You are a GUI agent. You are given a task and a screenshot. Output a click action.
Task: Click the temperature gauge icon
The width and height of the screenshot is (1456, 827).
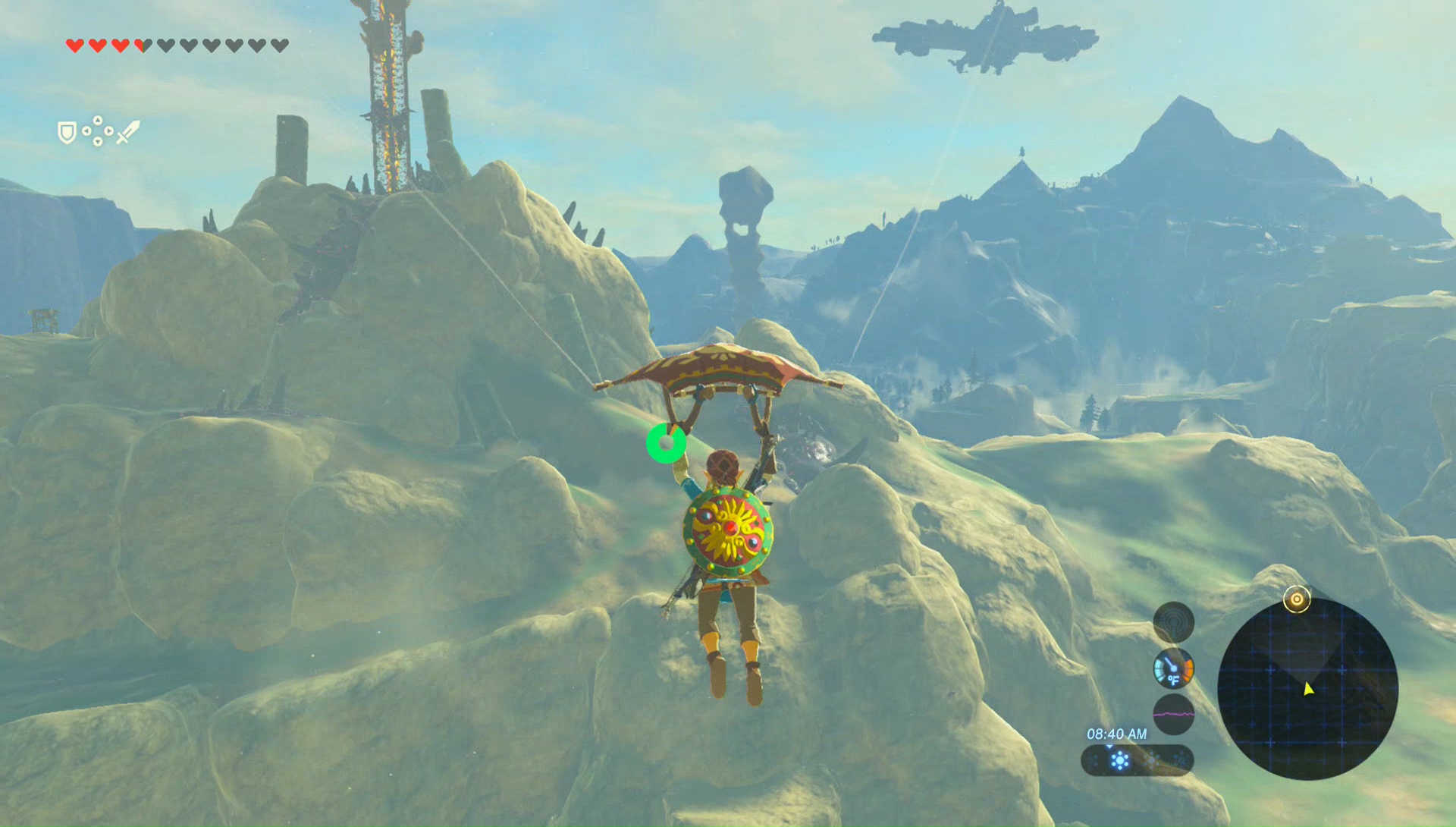click(x=1173, y=668)
